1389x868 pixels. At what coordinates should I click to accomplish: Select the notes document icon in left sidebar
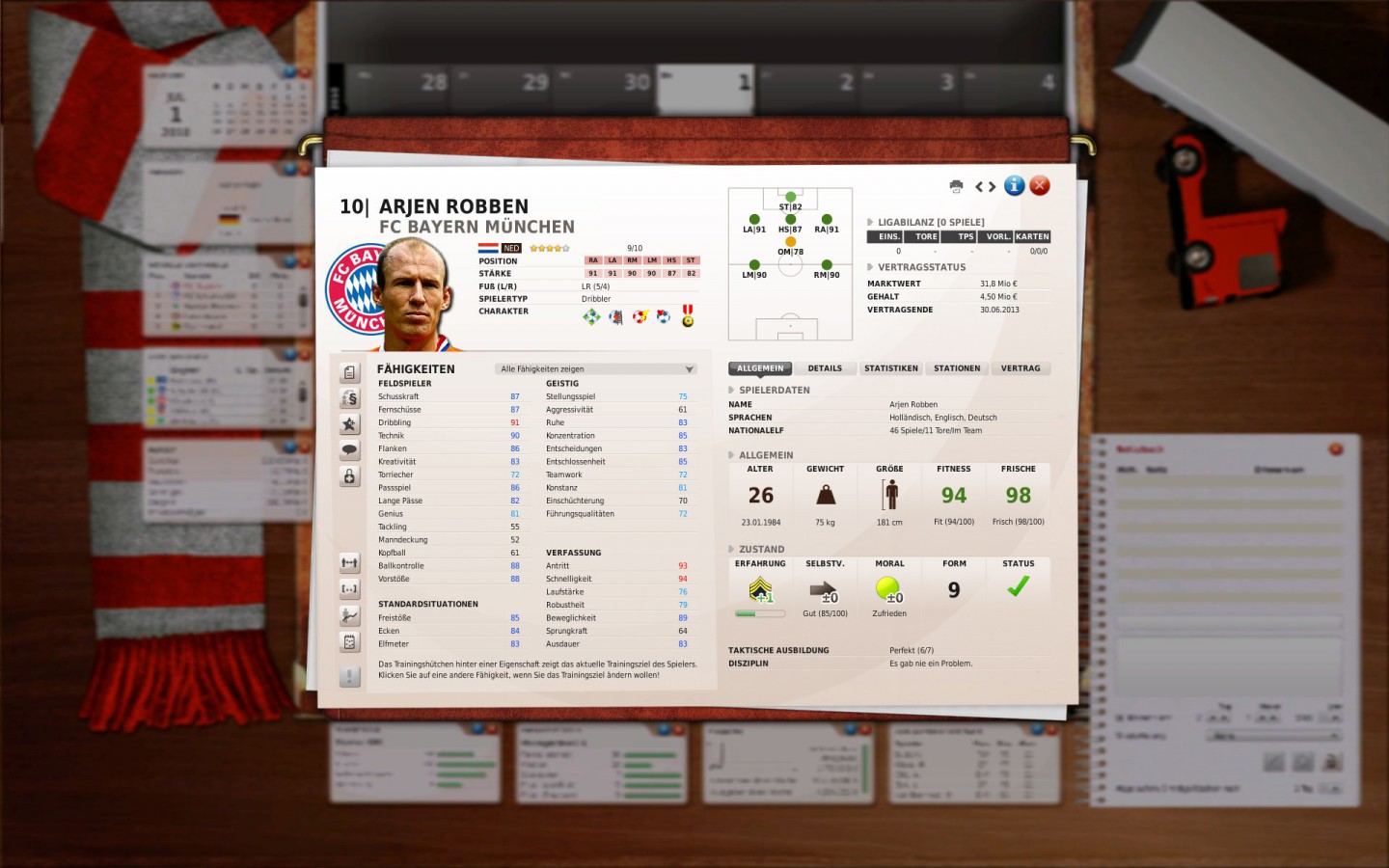pyautogui.click(x=347, y=373)
